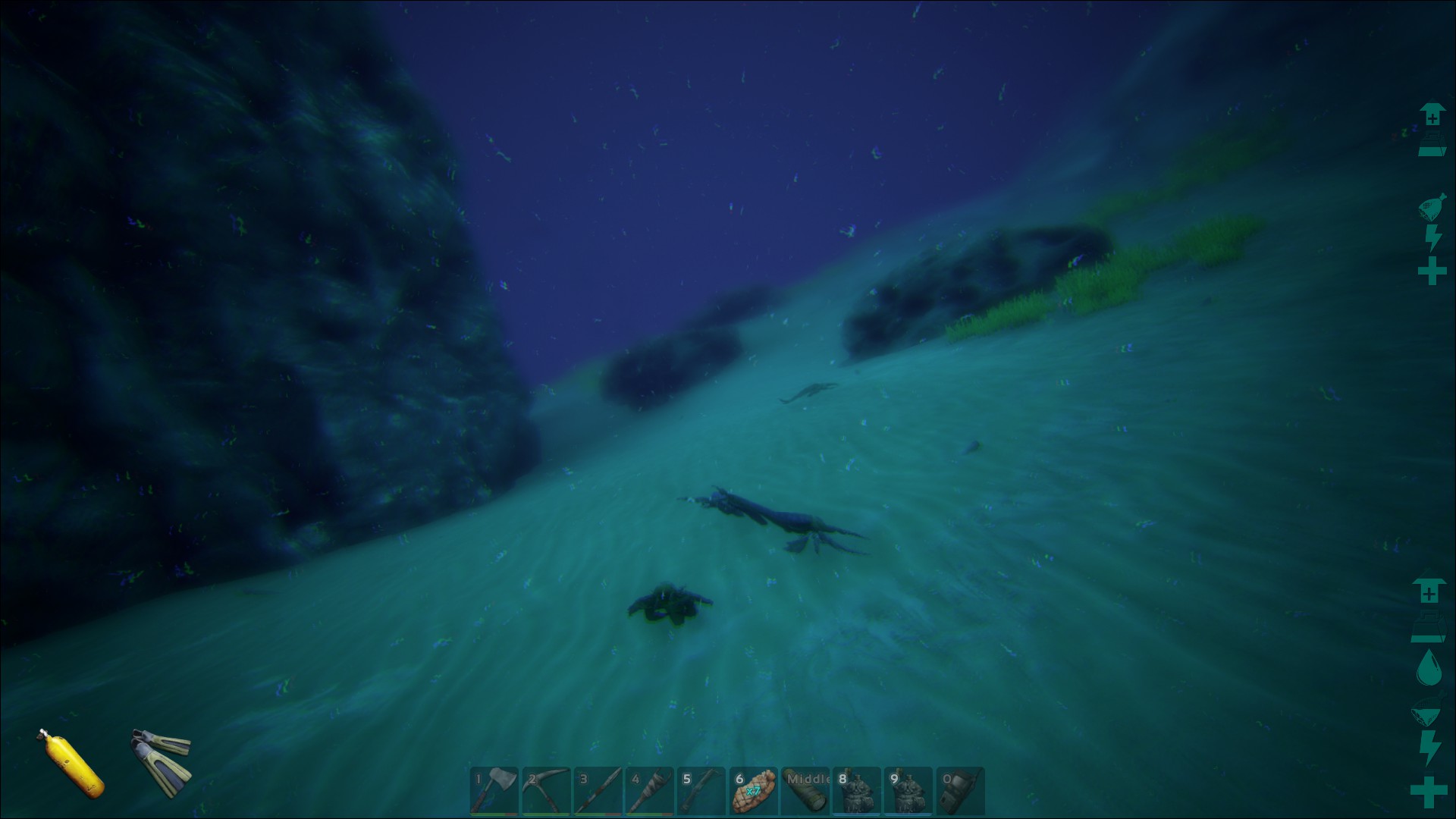
Task: Use the water container in slot 9
Action: (908, 791)
